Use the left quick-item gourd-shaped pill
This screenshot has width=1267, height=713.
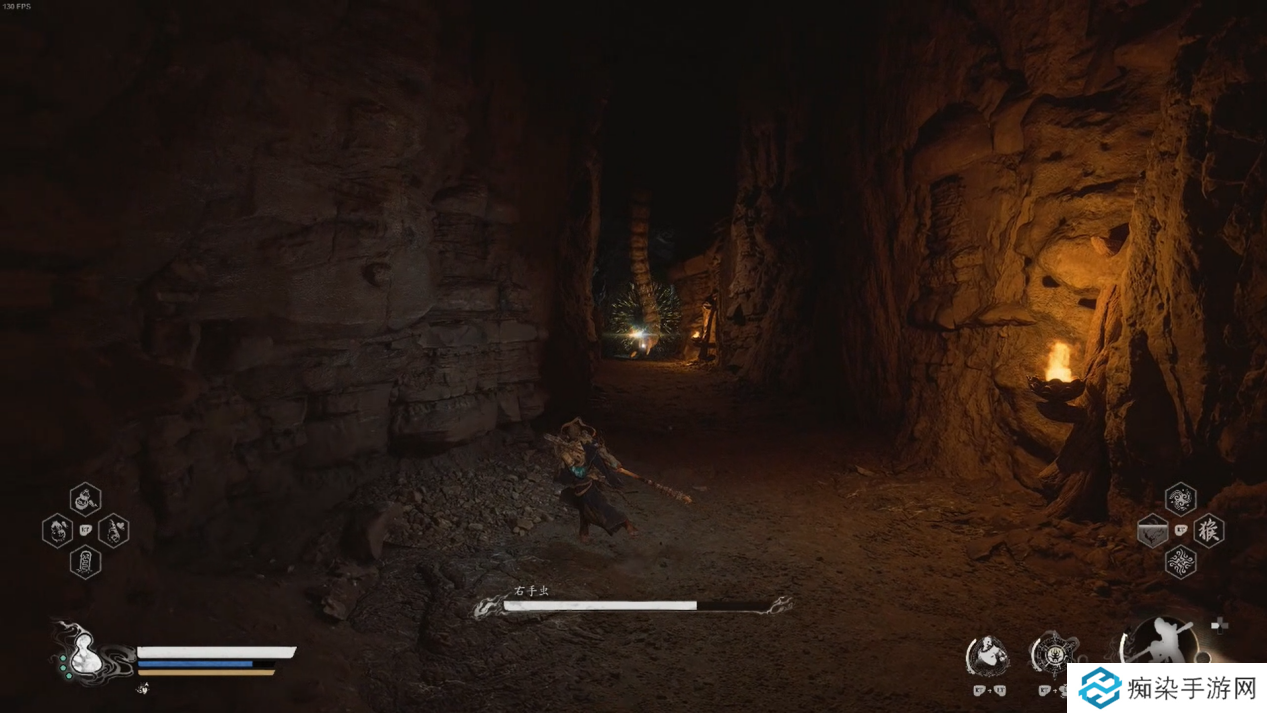pos(58,530)
